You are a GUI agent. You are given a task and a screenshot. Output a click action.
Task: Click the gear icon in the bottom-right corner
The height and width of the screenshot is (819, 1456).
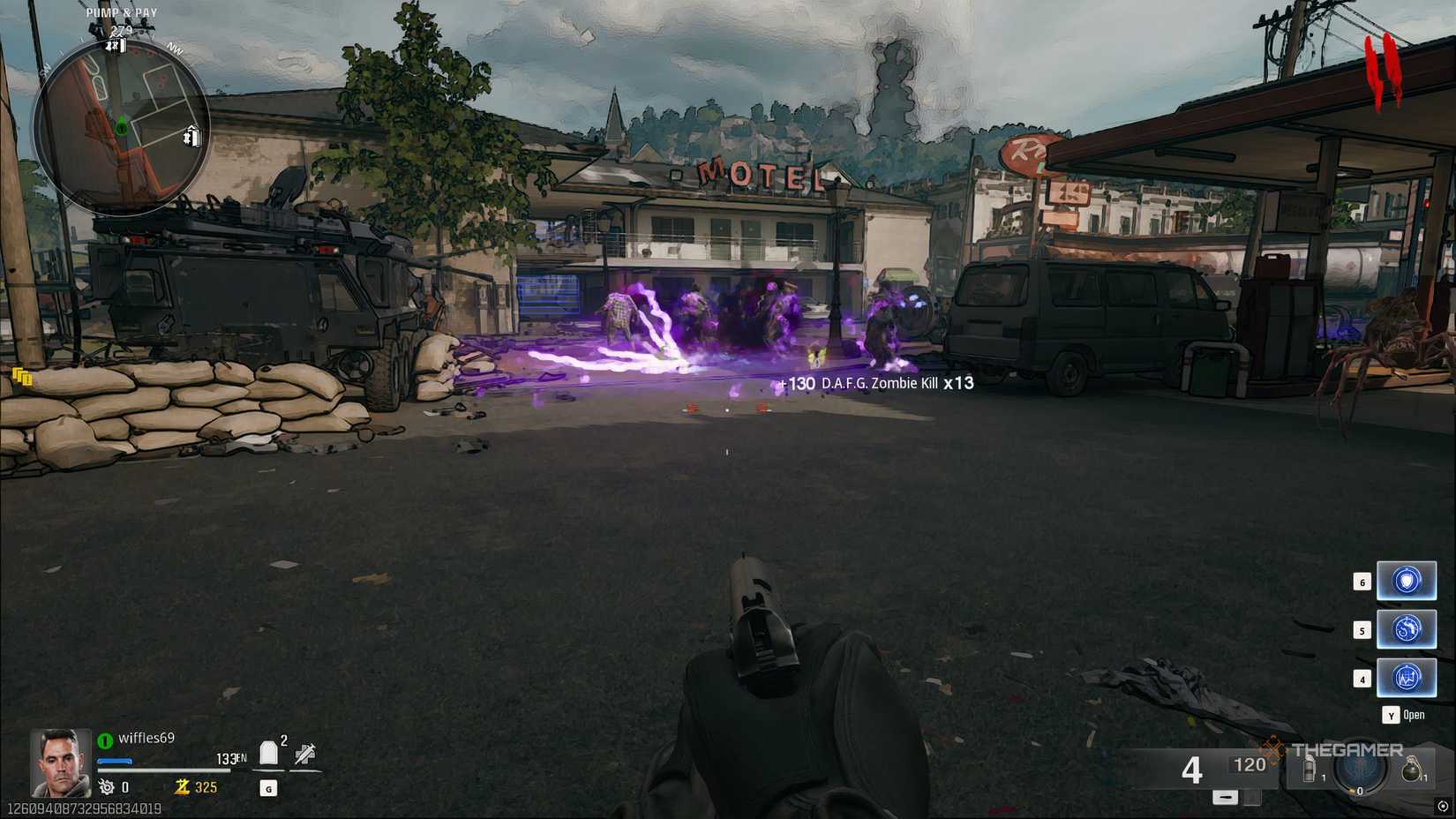tap(1442, 806)
